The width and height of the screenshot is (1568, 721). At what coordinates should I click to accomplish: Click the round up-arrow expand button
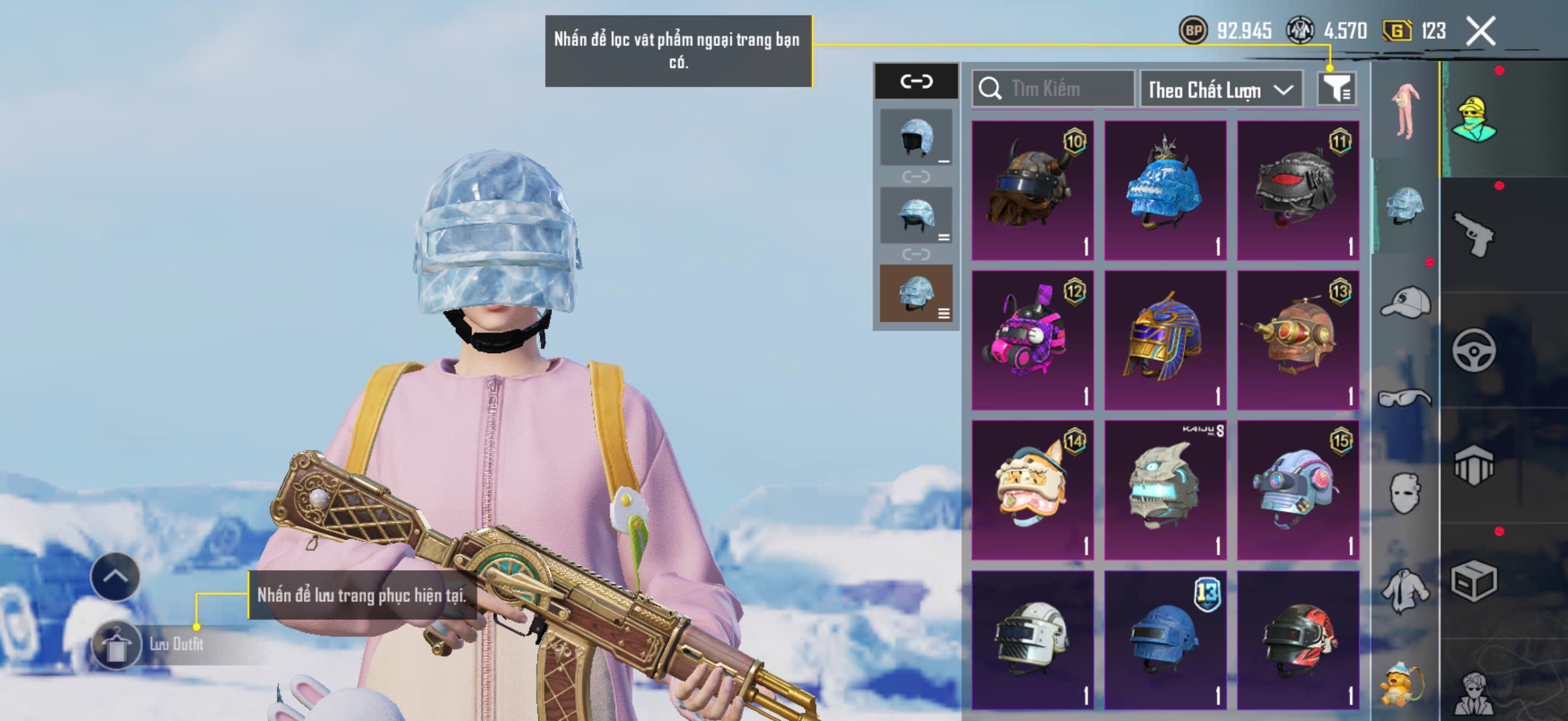(x=115, y=576)
